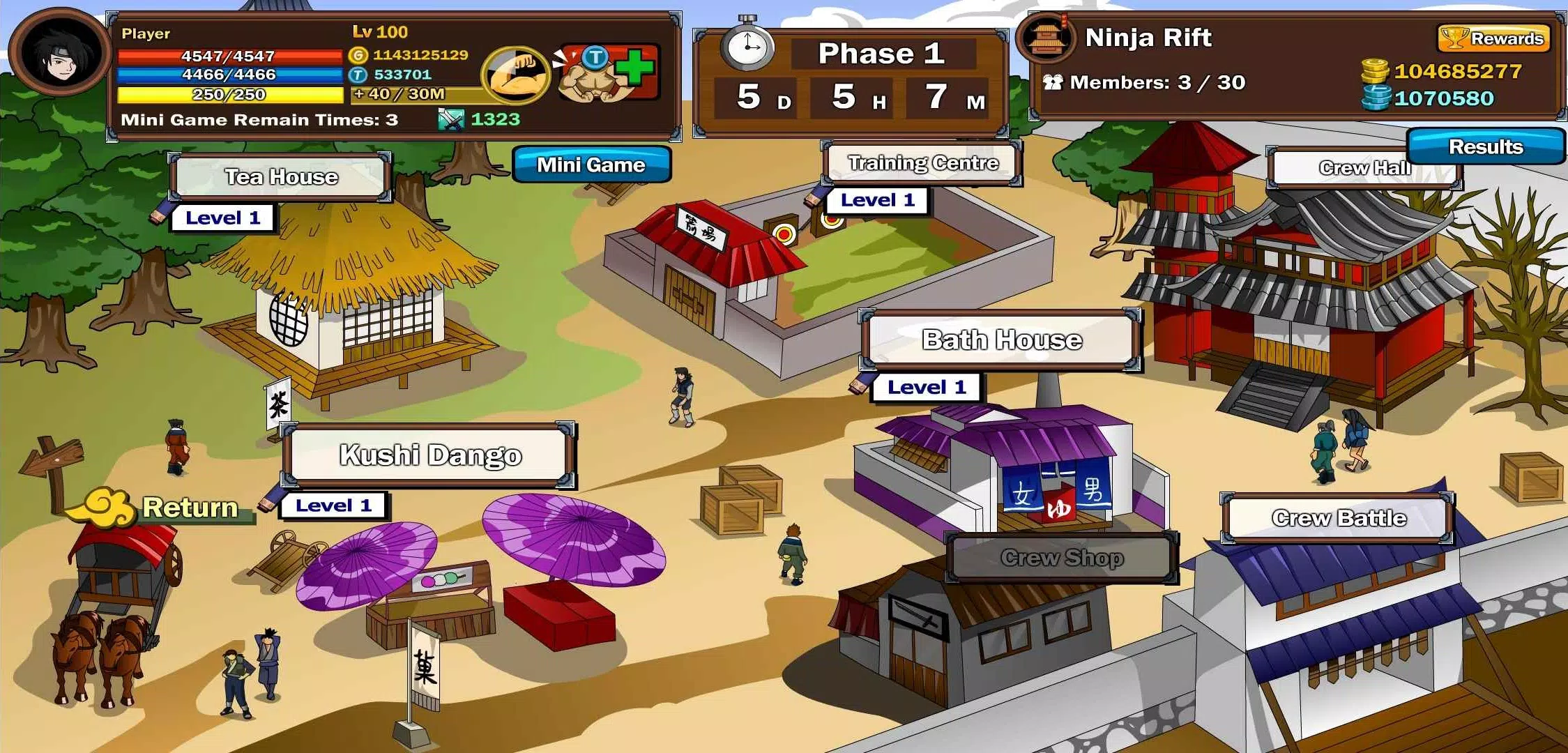1568x753 pixels.
Task: Enter the Tea House
Action: click(281, 176)
